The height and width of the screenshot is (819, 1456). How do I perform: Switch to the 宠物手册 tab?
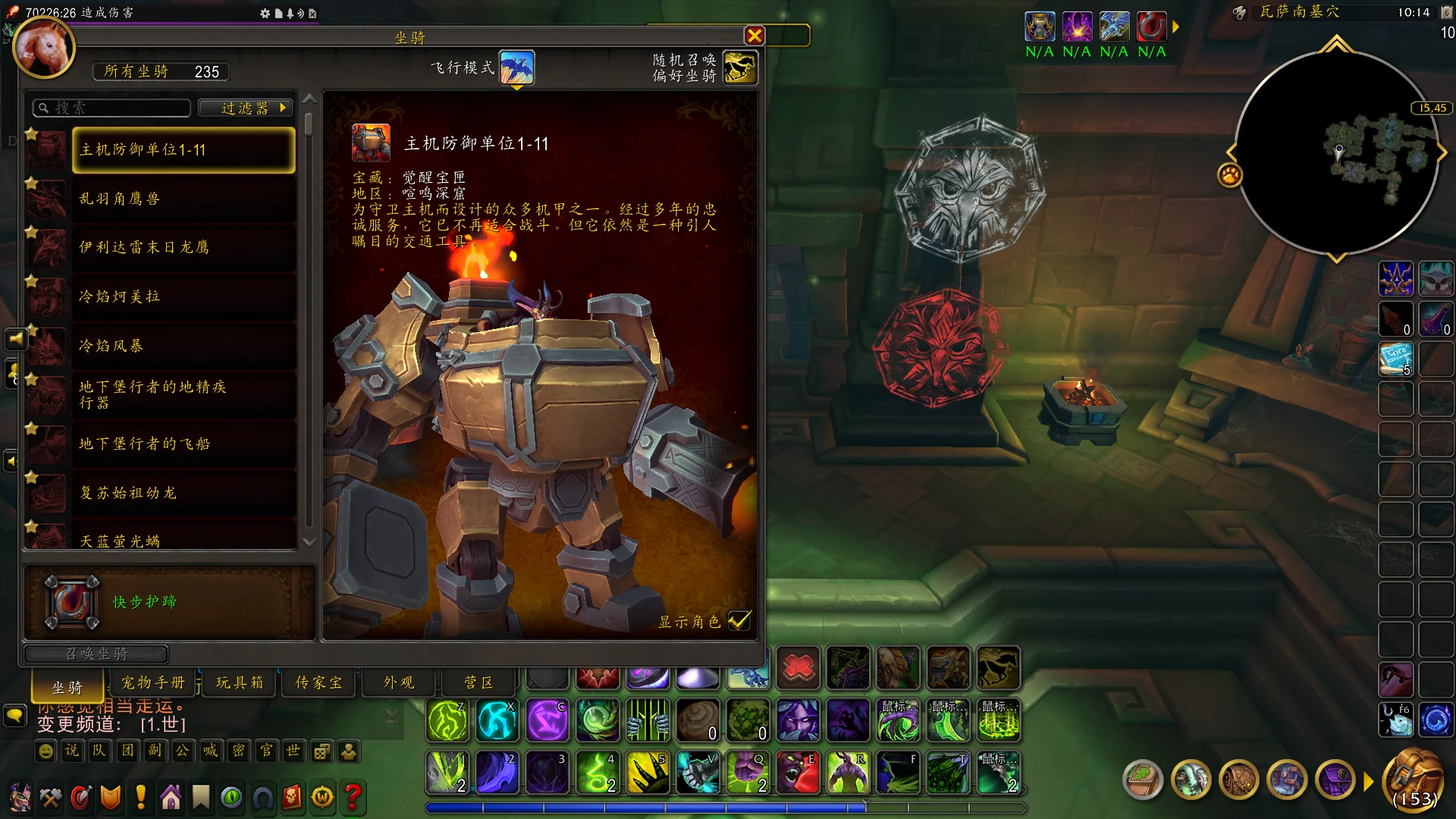tap(153, 682)
